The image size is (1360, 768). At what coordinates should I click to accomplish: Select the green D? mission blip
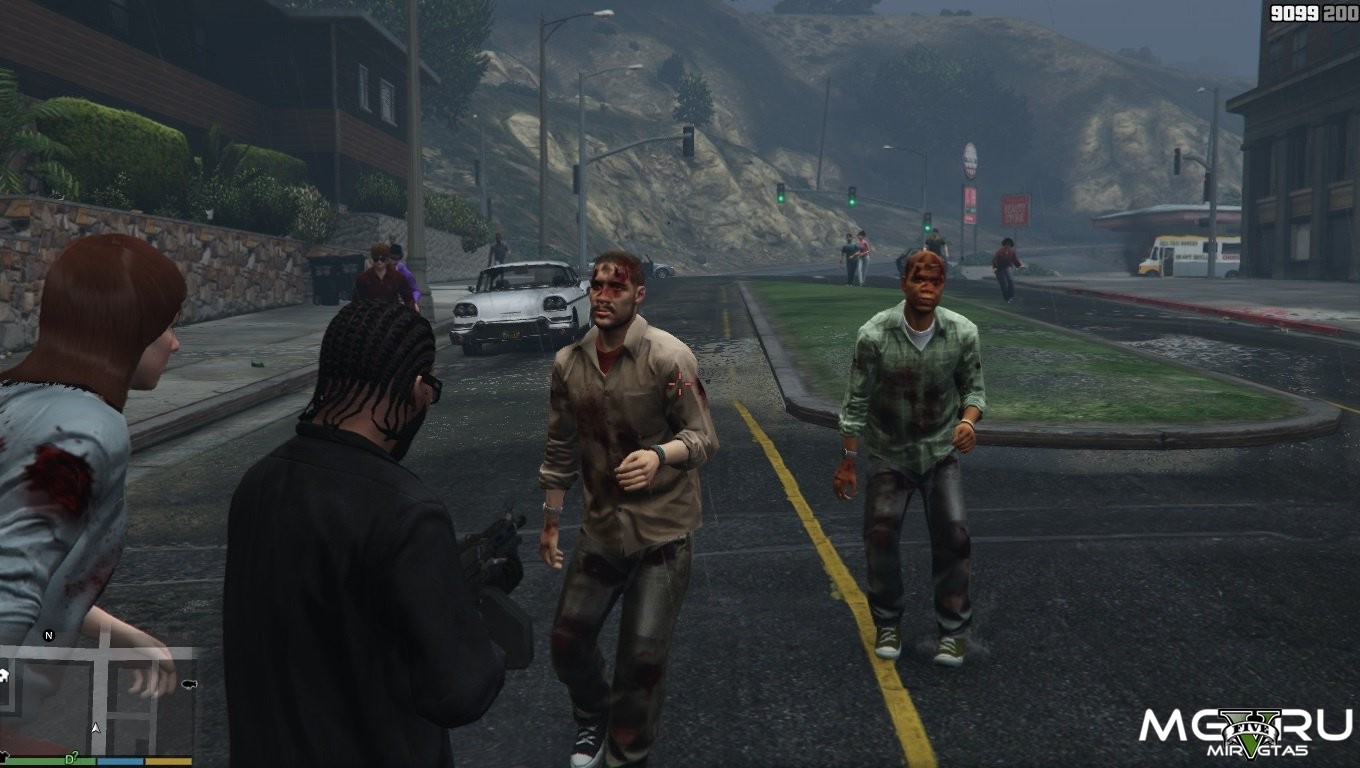(72, 759)
